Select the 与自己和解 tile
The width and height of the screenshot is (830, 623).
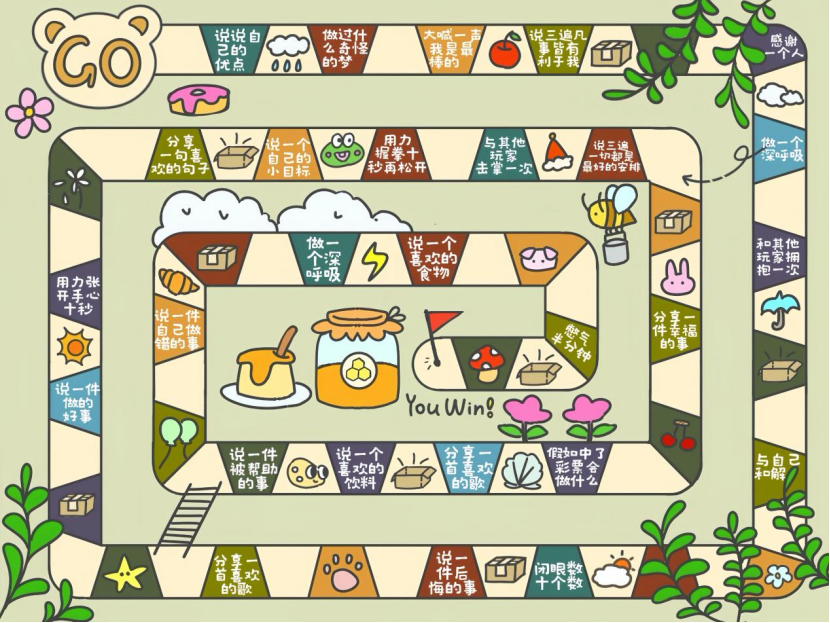click(777, 463)
